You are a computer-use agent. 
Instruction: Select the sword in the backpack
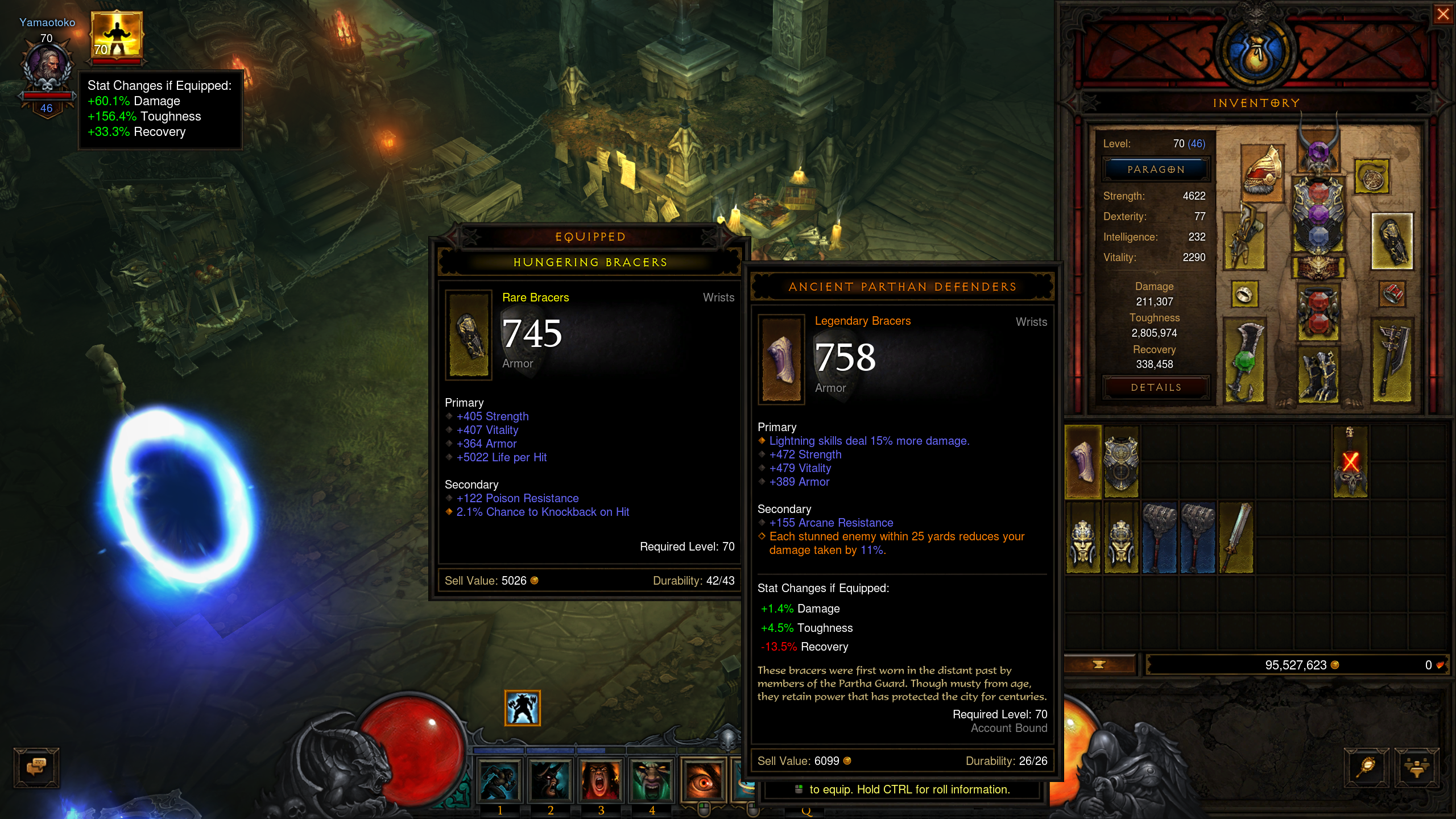(1236, 537)
